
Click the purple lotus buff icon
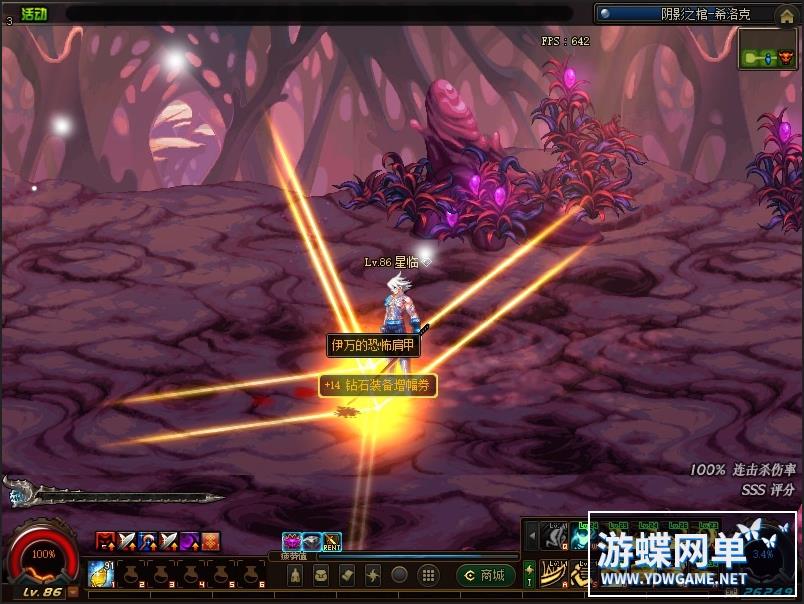[x=291, y=542]
